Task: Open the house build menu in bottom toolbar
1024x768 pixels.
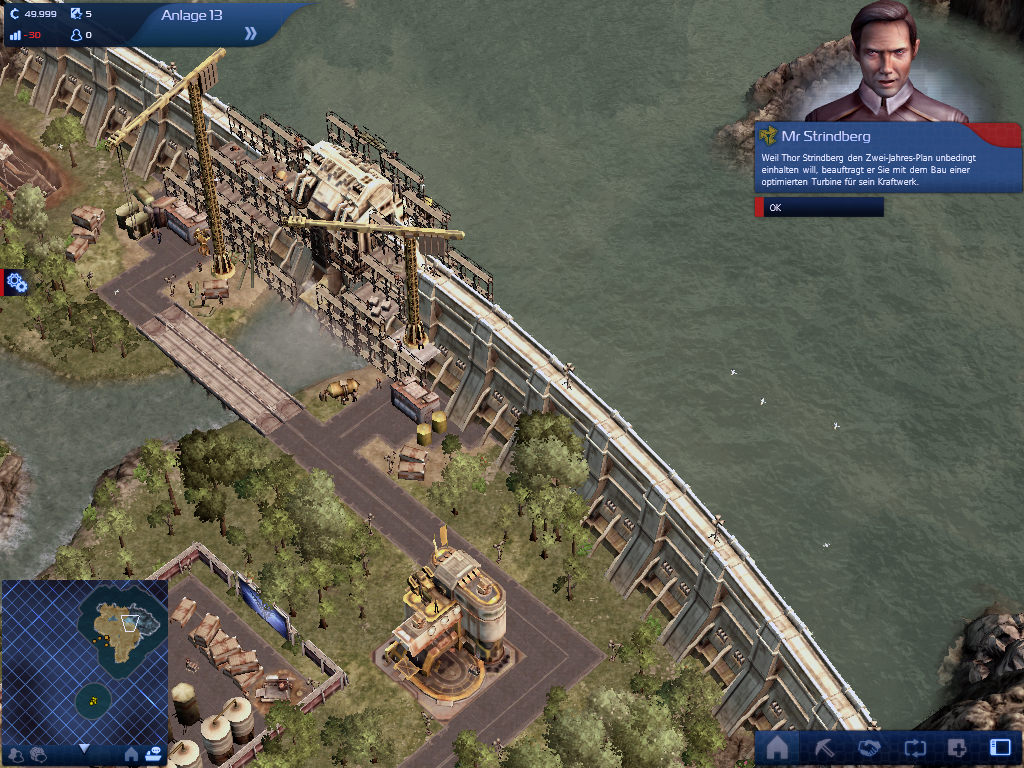Action: click(777, 748)
